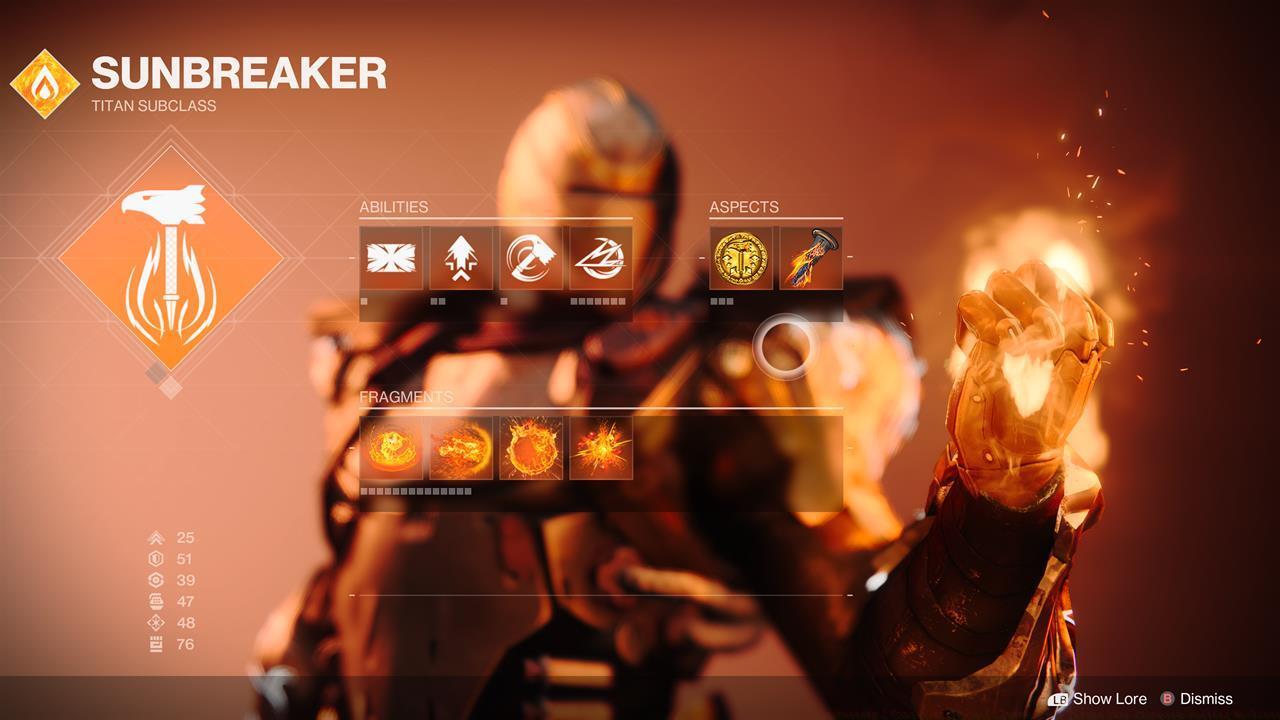Screen dimensions: 1280x720
Task: Select the burst explosion fragment
Action: coord(601,449)
